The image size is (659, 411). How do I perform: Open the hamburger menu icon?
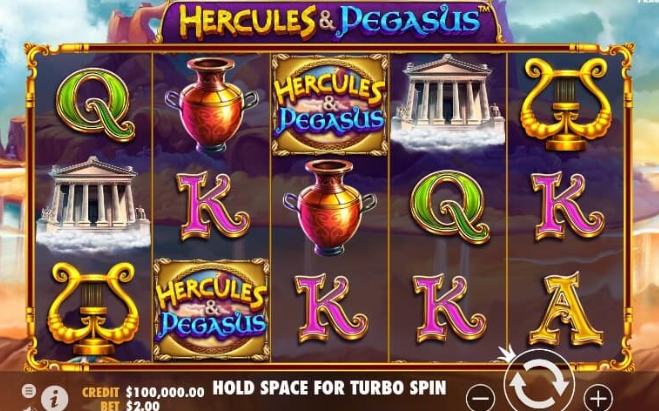click(28, 390)
